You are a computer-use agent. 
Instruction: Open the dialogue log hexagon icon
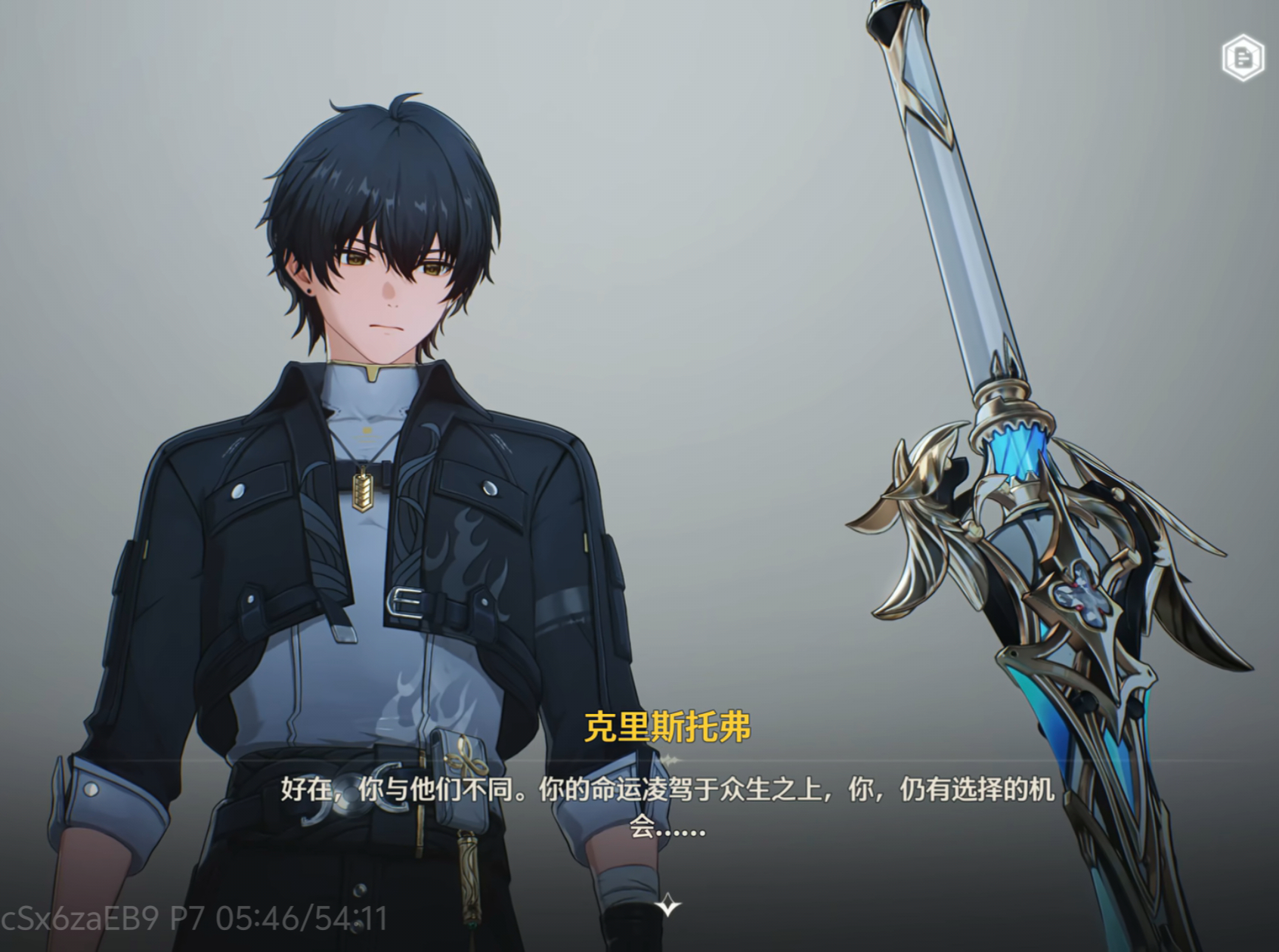coord(1243,57)
